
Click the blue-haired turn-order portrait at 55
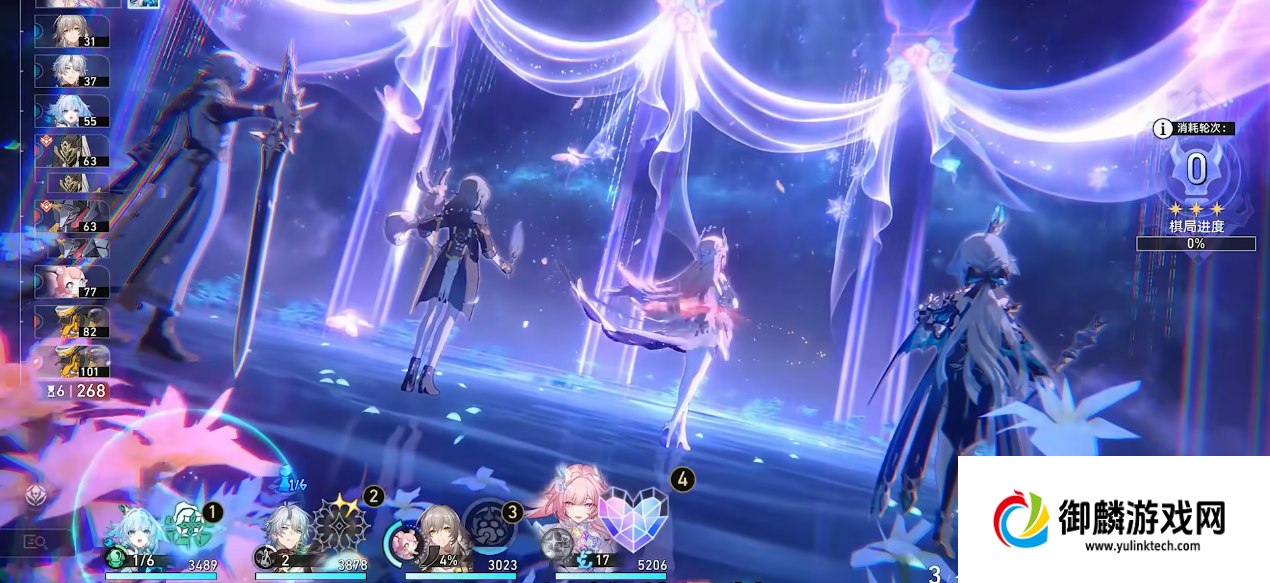(73, 111)
